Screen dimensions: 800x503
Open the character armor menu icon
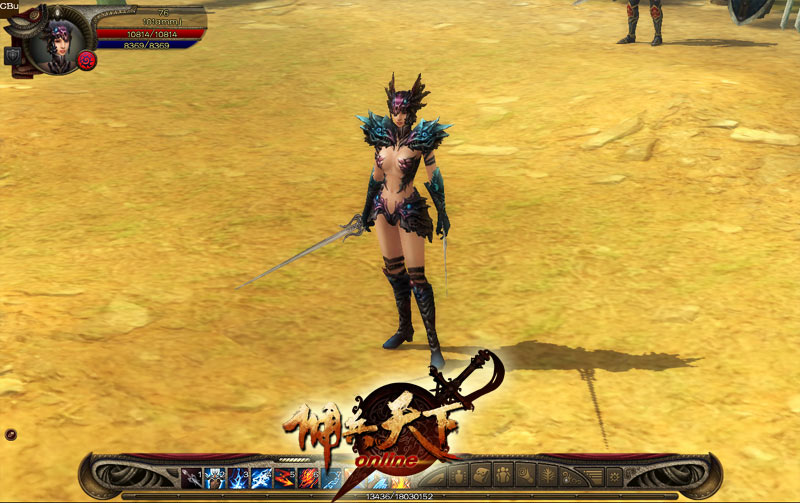[x=459, y=476]
